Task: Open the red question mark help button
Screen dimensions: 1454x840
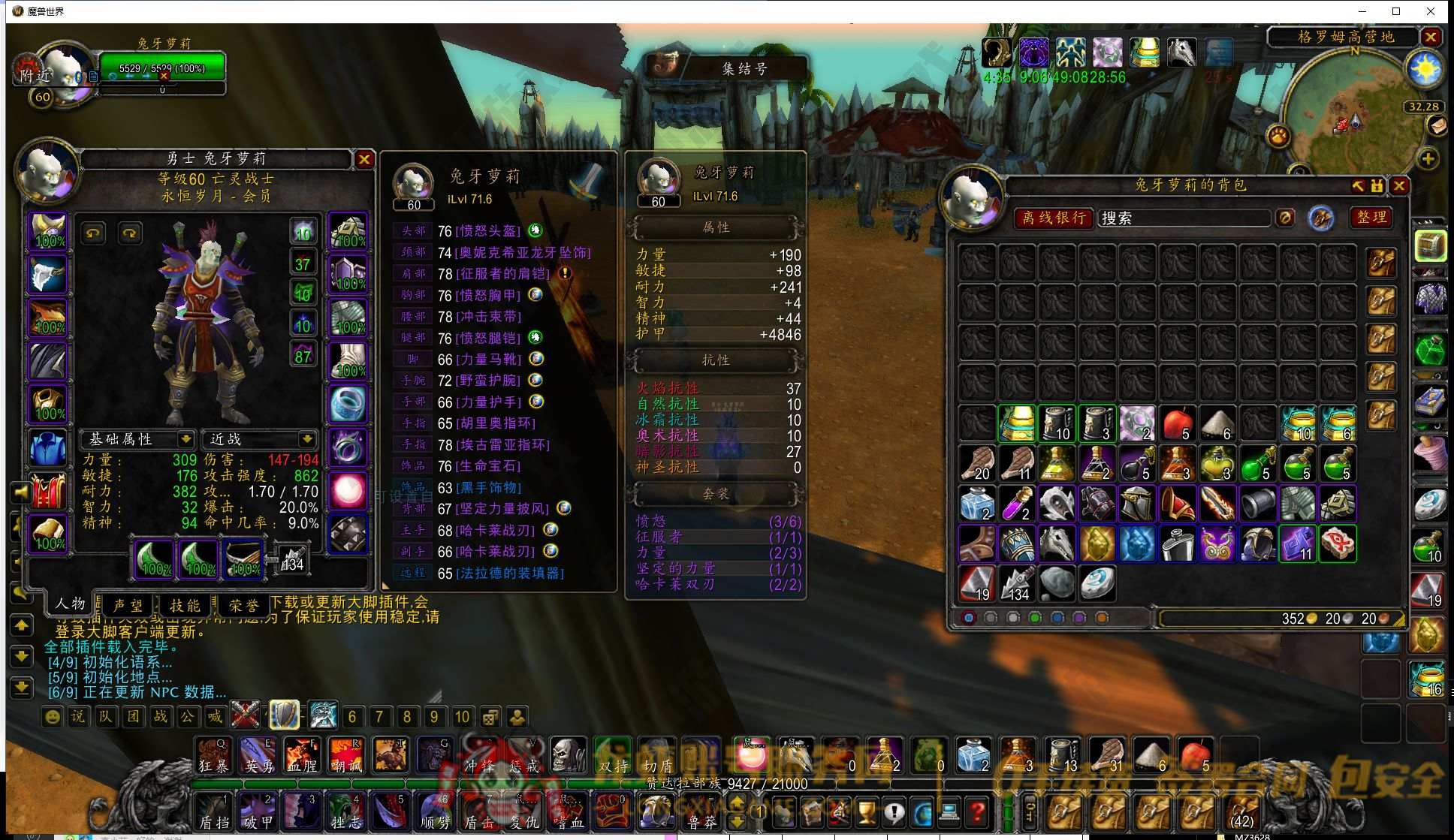Action: (977, 812)
